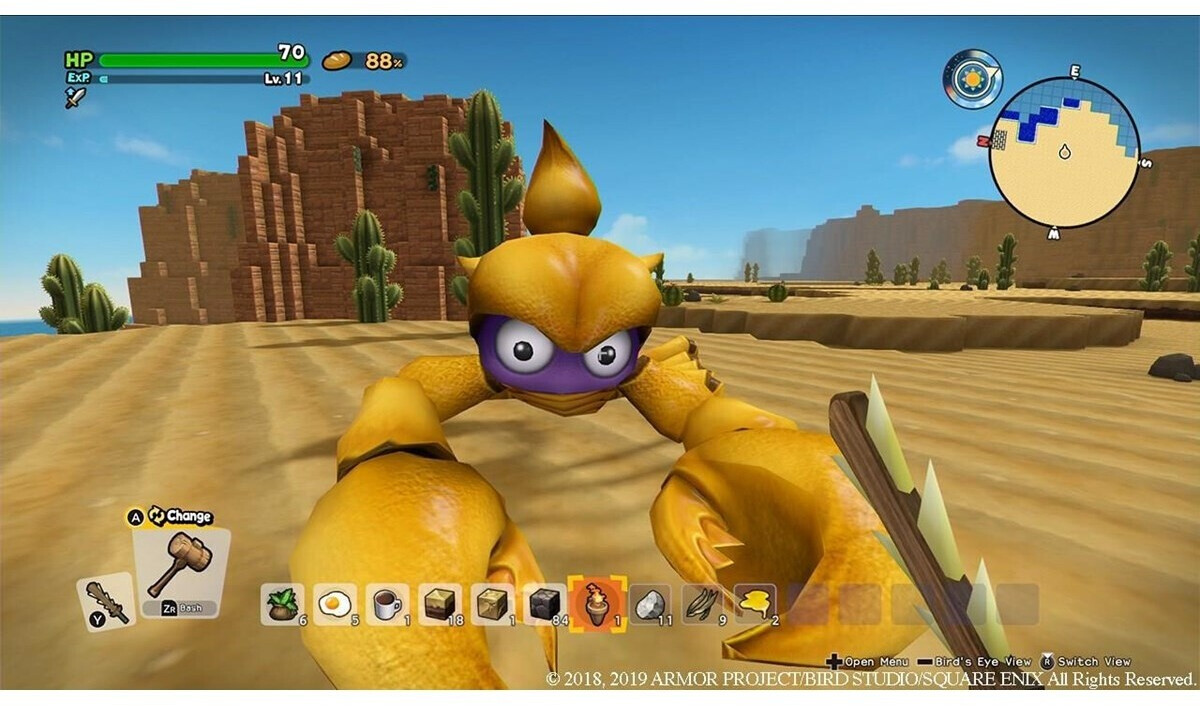Choose the dark stone block slot
Image resolution: width=1200 pixels, height=706 pixels.
(544, 604)
